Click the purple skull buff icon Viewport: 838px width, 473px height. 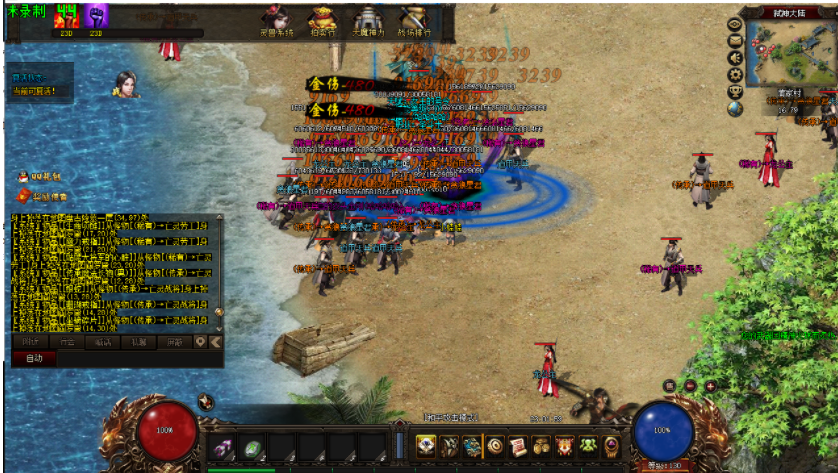coord(96,16)
